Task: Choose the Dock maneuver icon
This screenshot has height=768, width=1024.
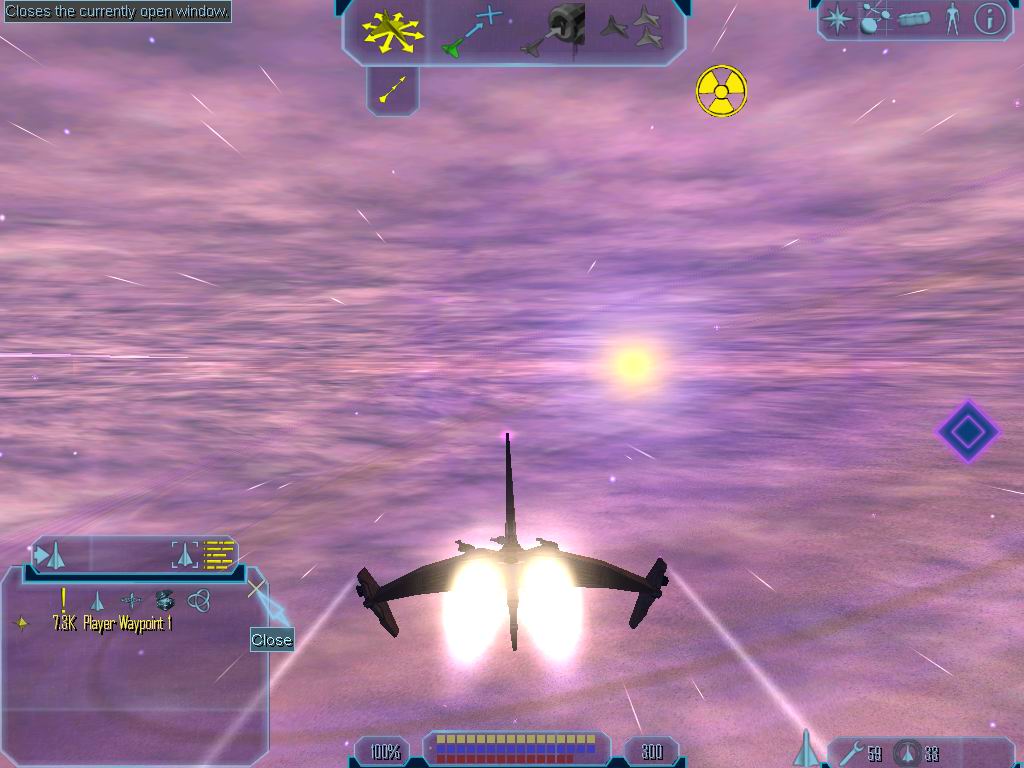Action: pyautogui.click(x=554, y=31)
